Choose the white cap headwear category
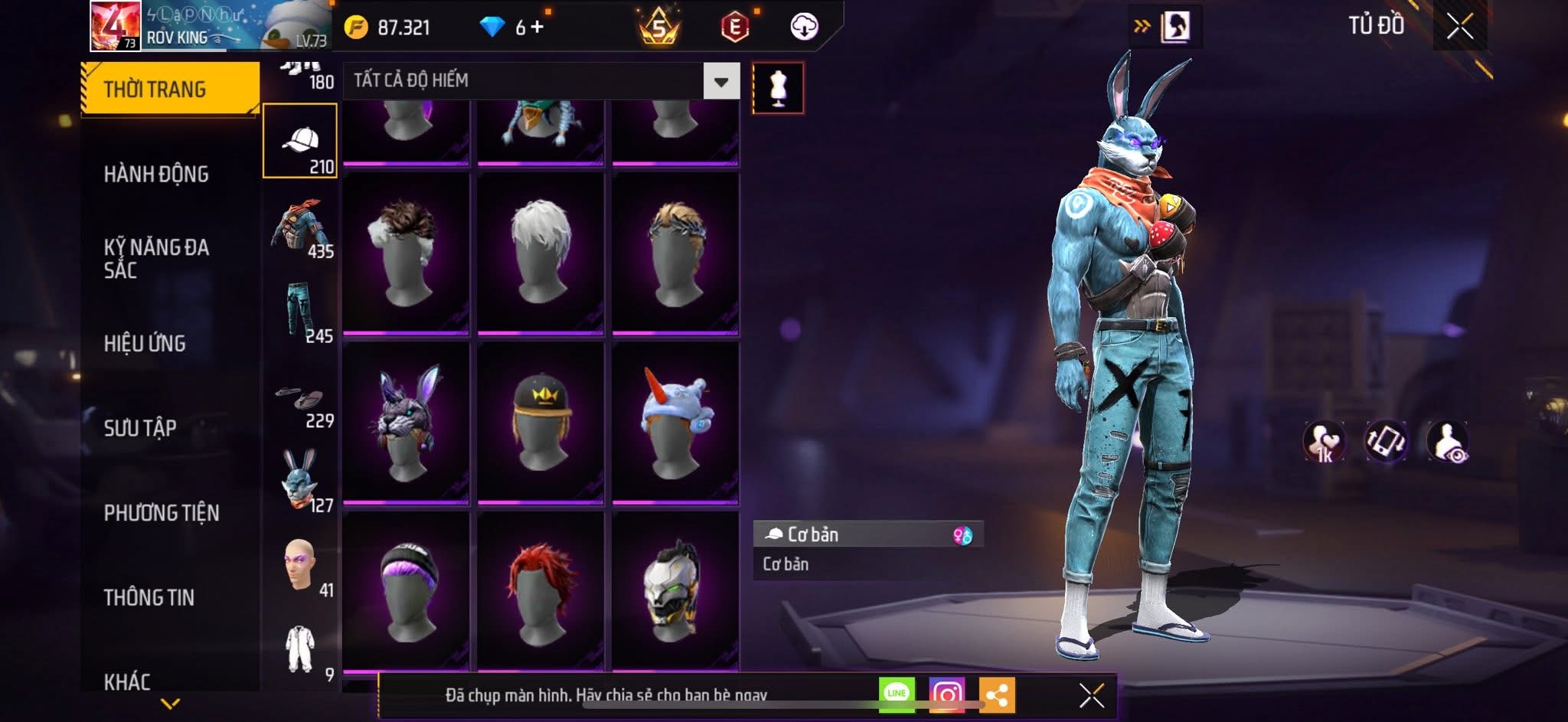Viewport: 1568px width, 722px height. (300, 141)
